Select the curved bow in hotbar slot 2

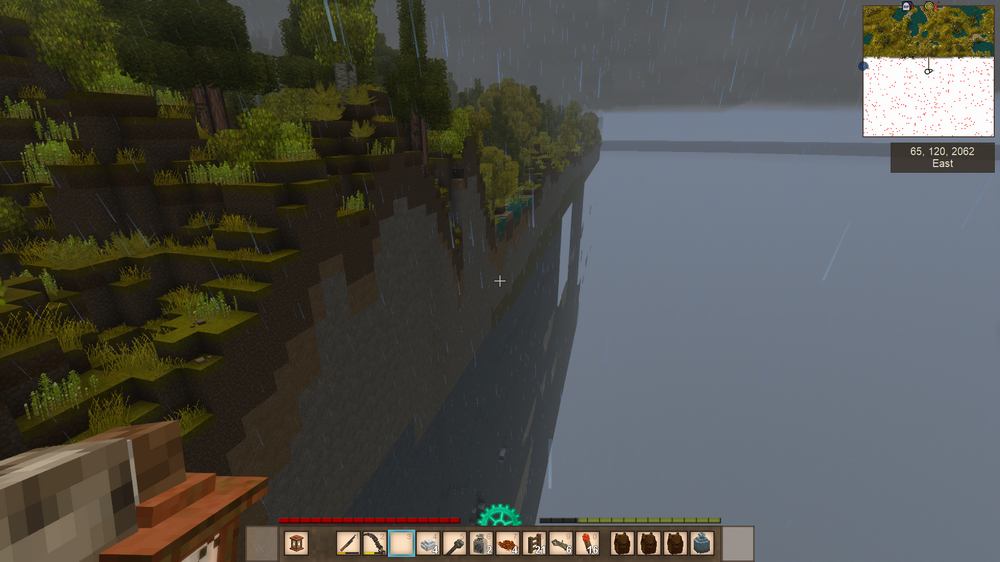(375, 544)
